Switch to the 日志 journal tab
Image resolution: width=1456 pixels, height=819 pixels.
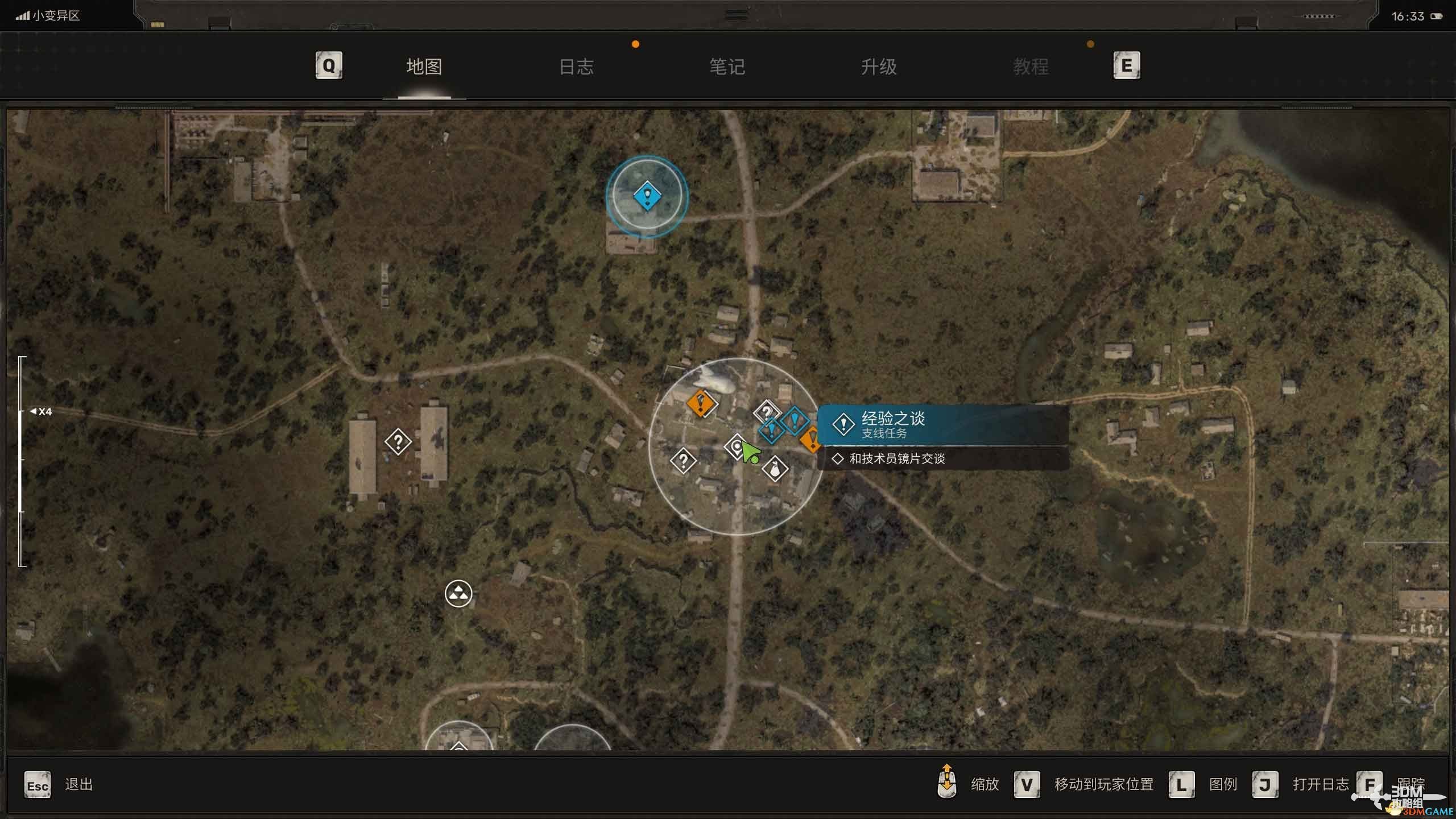[576, 67]
